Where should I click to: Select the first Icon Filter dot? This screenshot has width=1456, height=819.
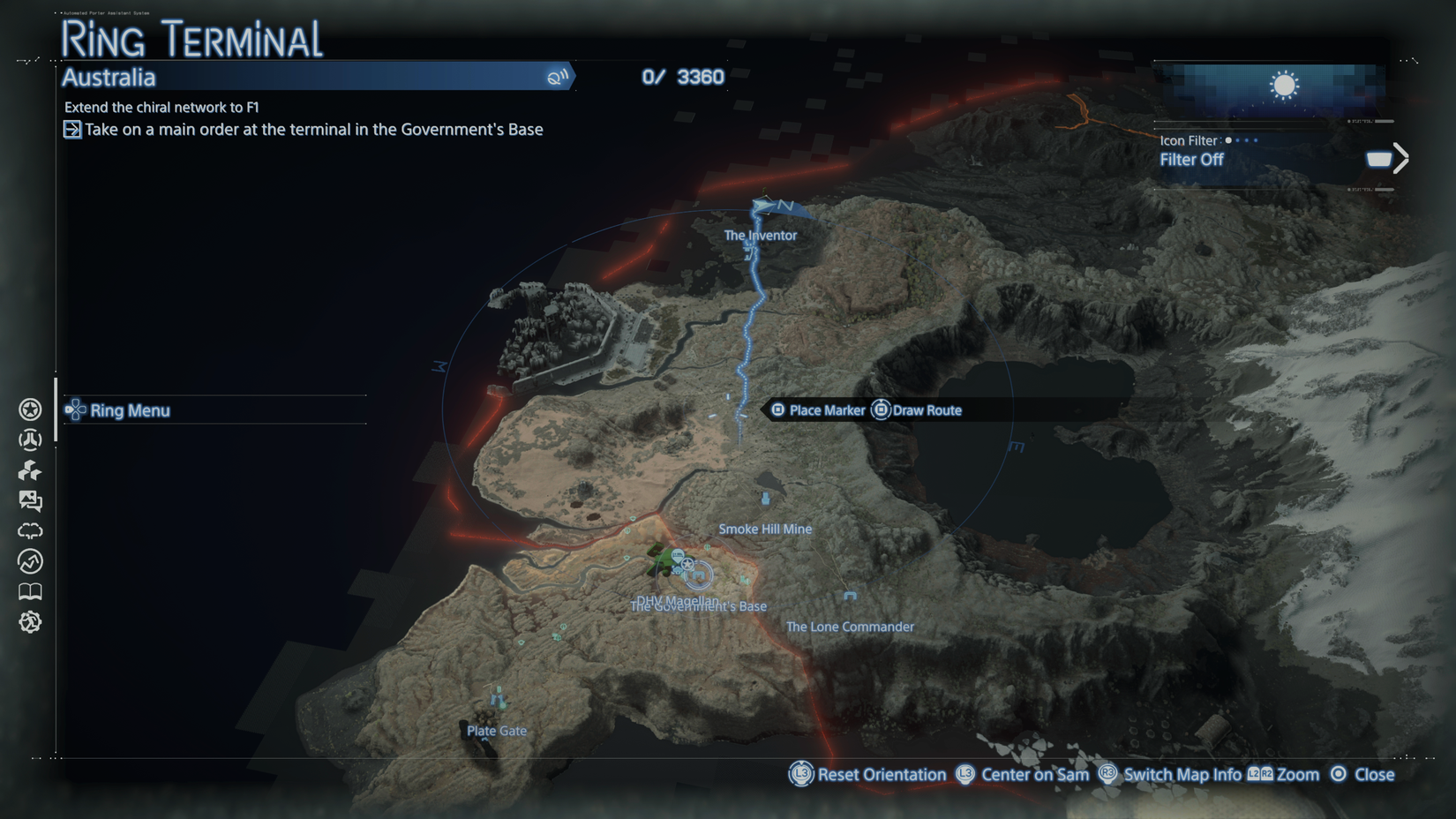(1227, 140)
